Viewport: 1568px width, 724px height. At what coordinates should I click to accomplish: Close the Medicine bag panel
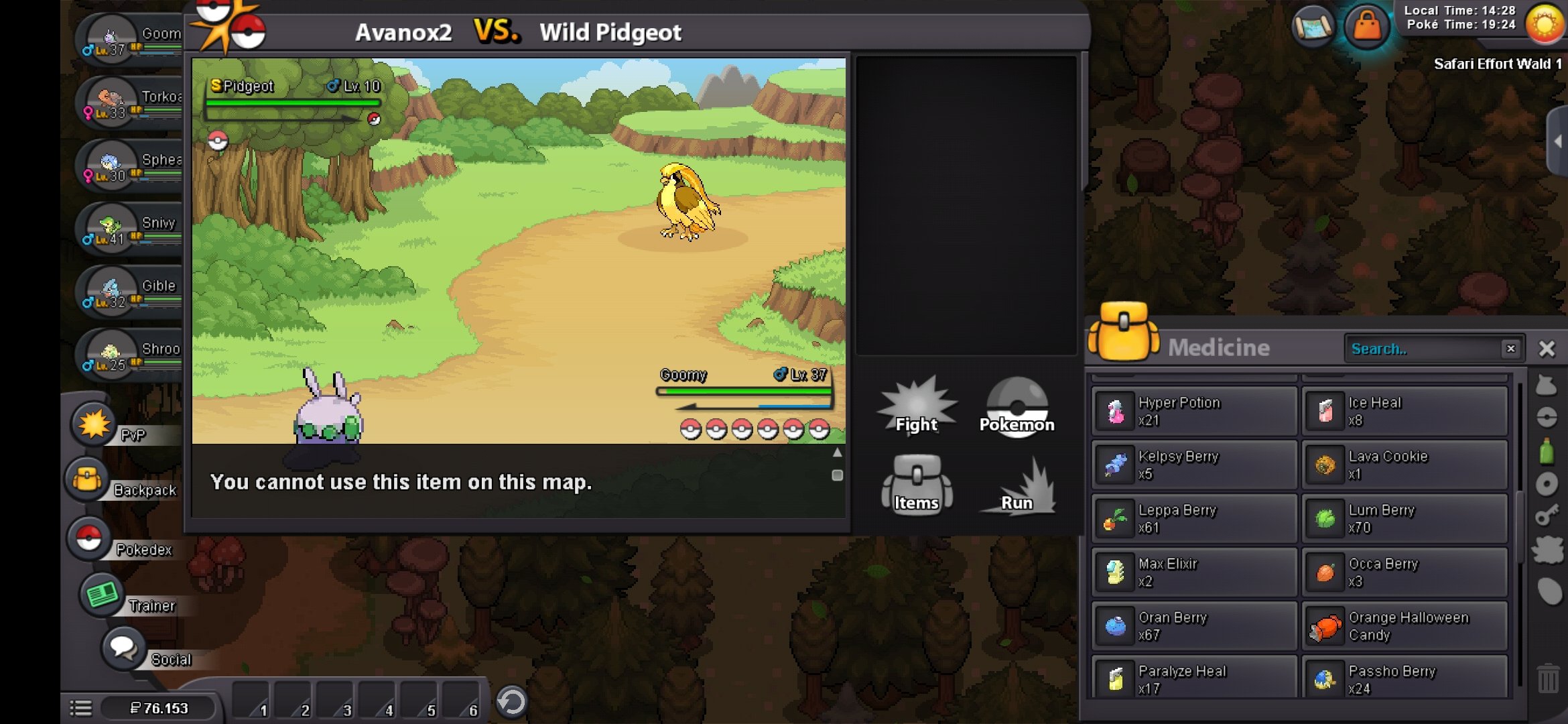coord(1547,349)
